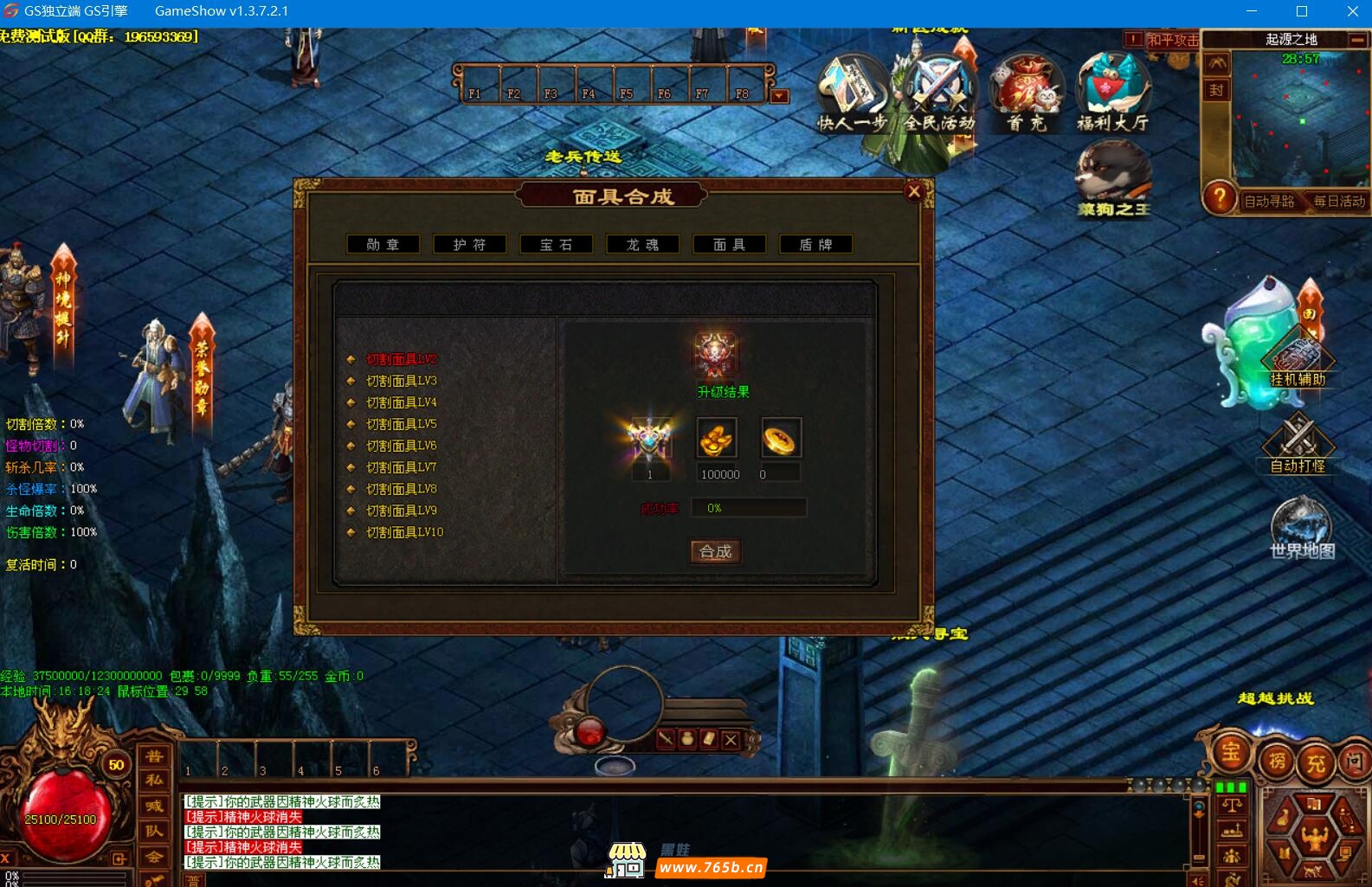Switch to the 勋章 tab
The width and height of the screenshot is (1372, 887).
(x=383, y=245)
